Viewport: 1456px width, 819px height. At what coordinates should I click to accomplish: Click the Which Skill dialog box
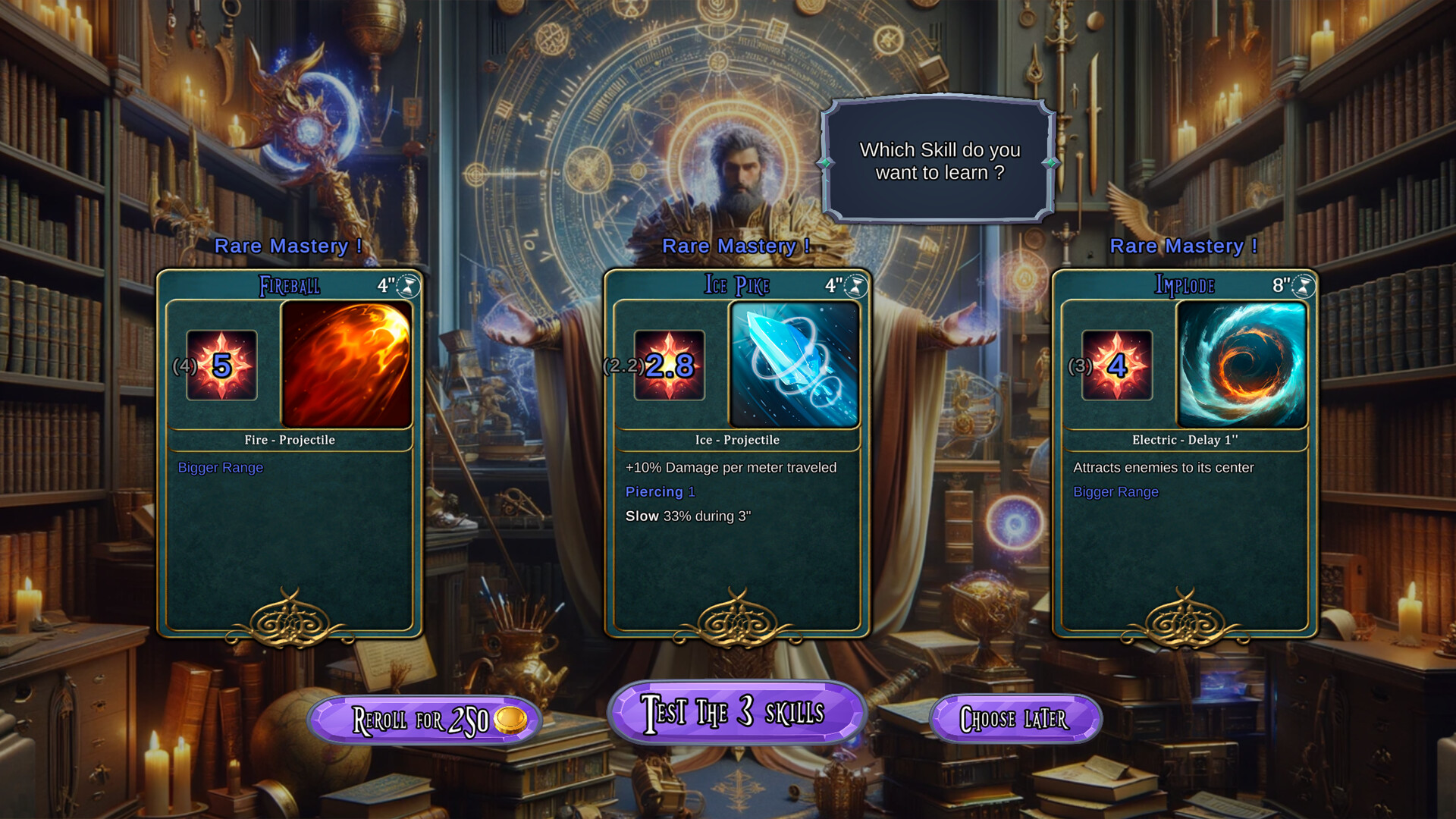pyautogui.click(x=940, y=162)
